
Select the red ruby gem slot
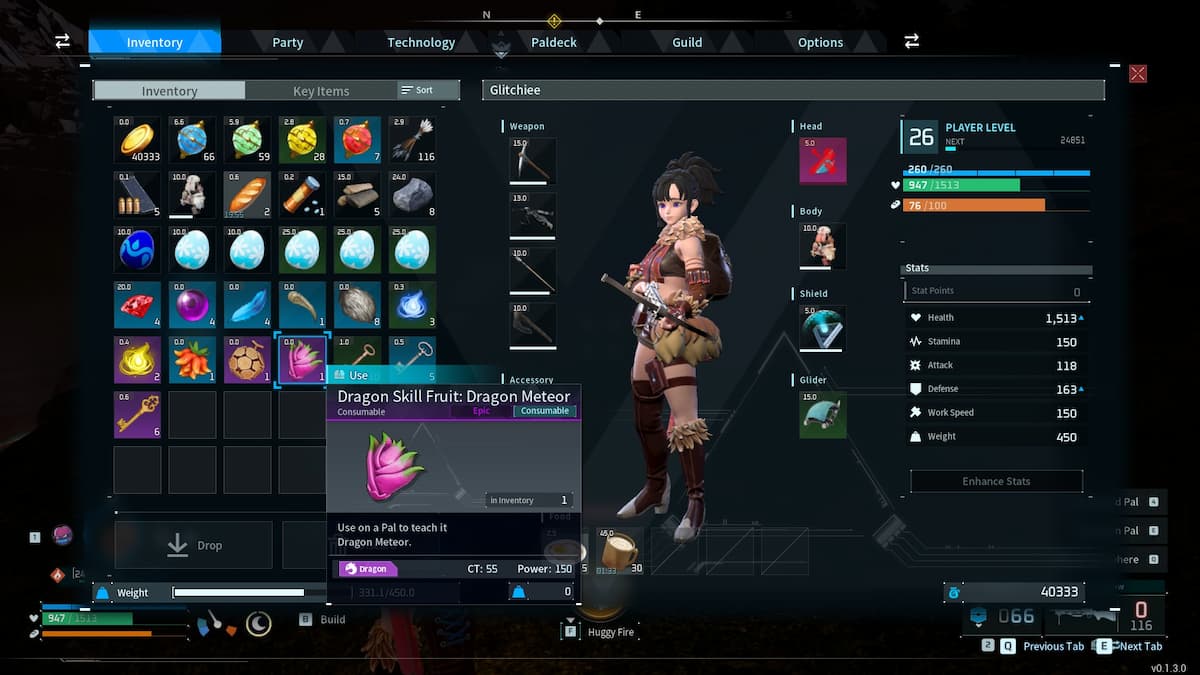pyautogui.click(x=137, y=305)
